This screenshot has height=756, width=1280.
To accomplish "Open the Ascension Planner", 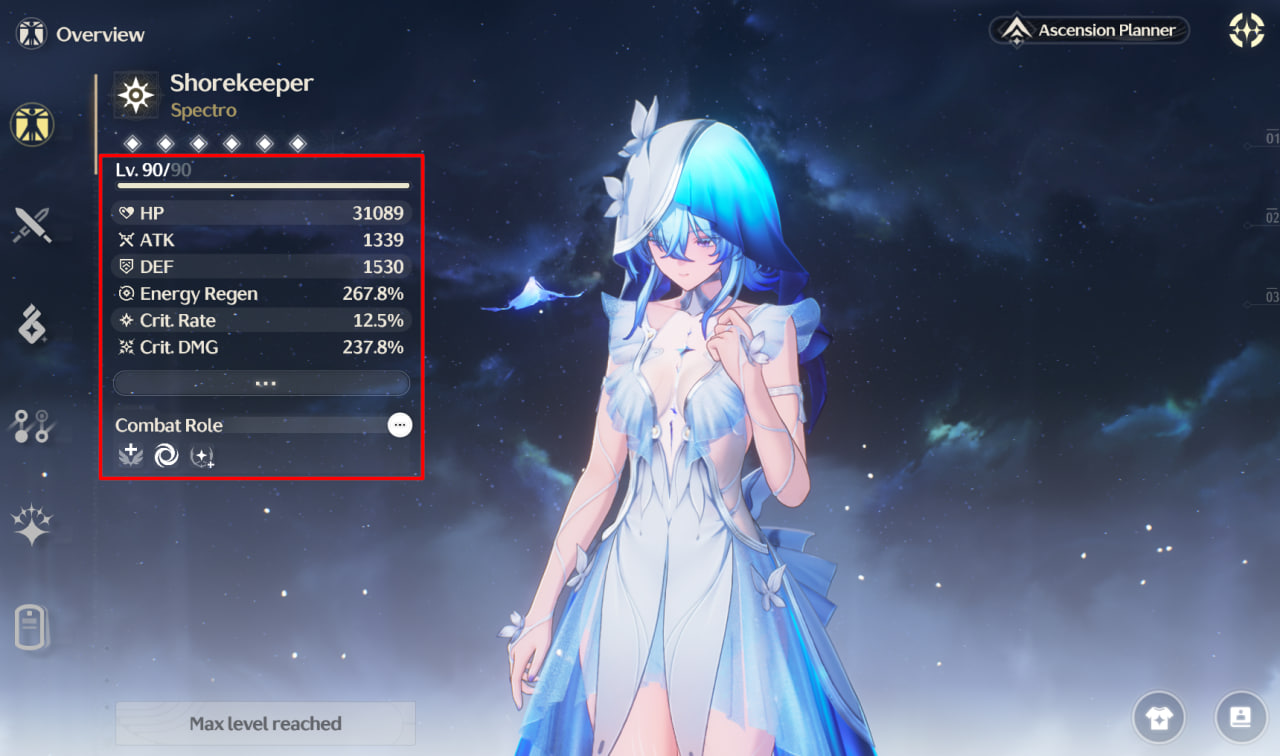I will (x=1090, y=30).
